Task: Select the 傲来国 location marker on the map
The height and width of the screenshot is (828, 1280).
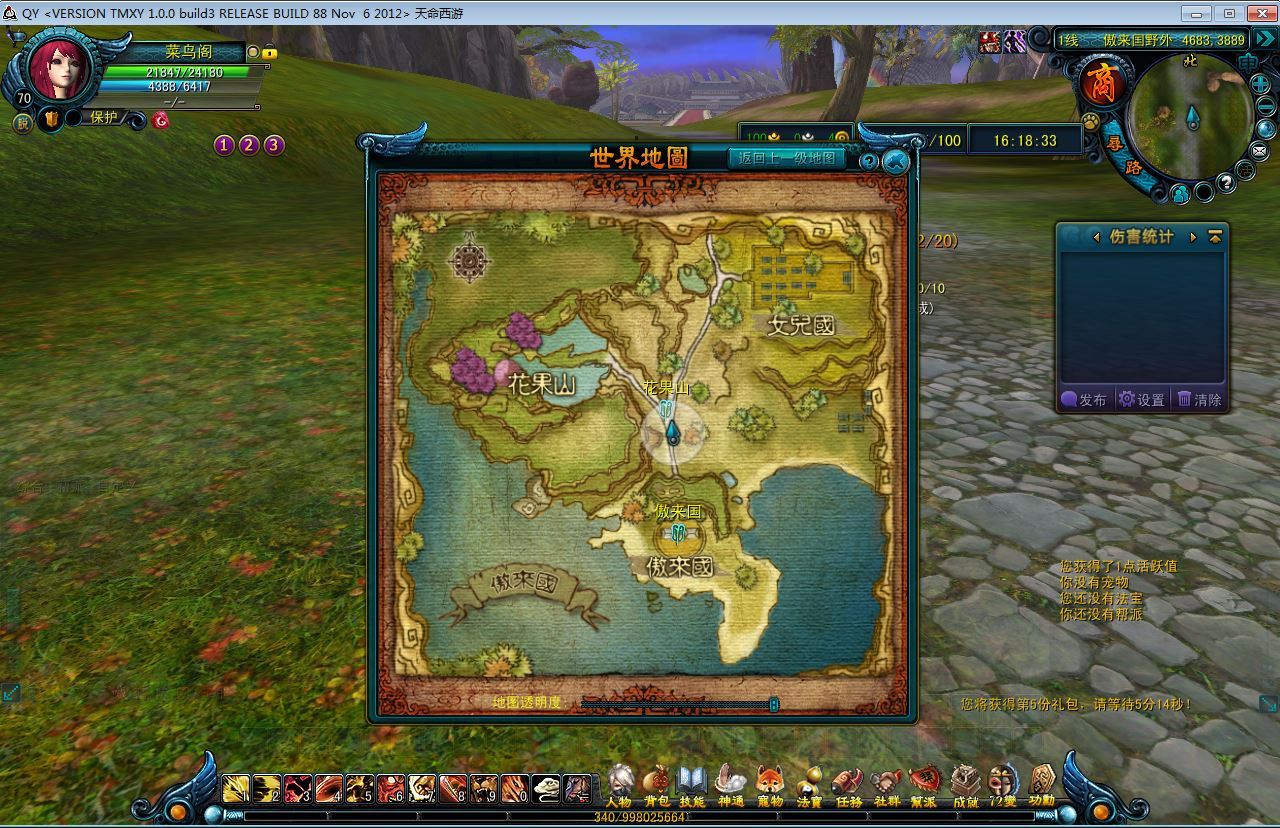Action: coord(679,531)
